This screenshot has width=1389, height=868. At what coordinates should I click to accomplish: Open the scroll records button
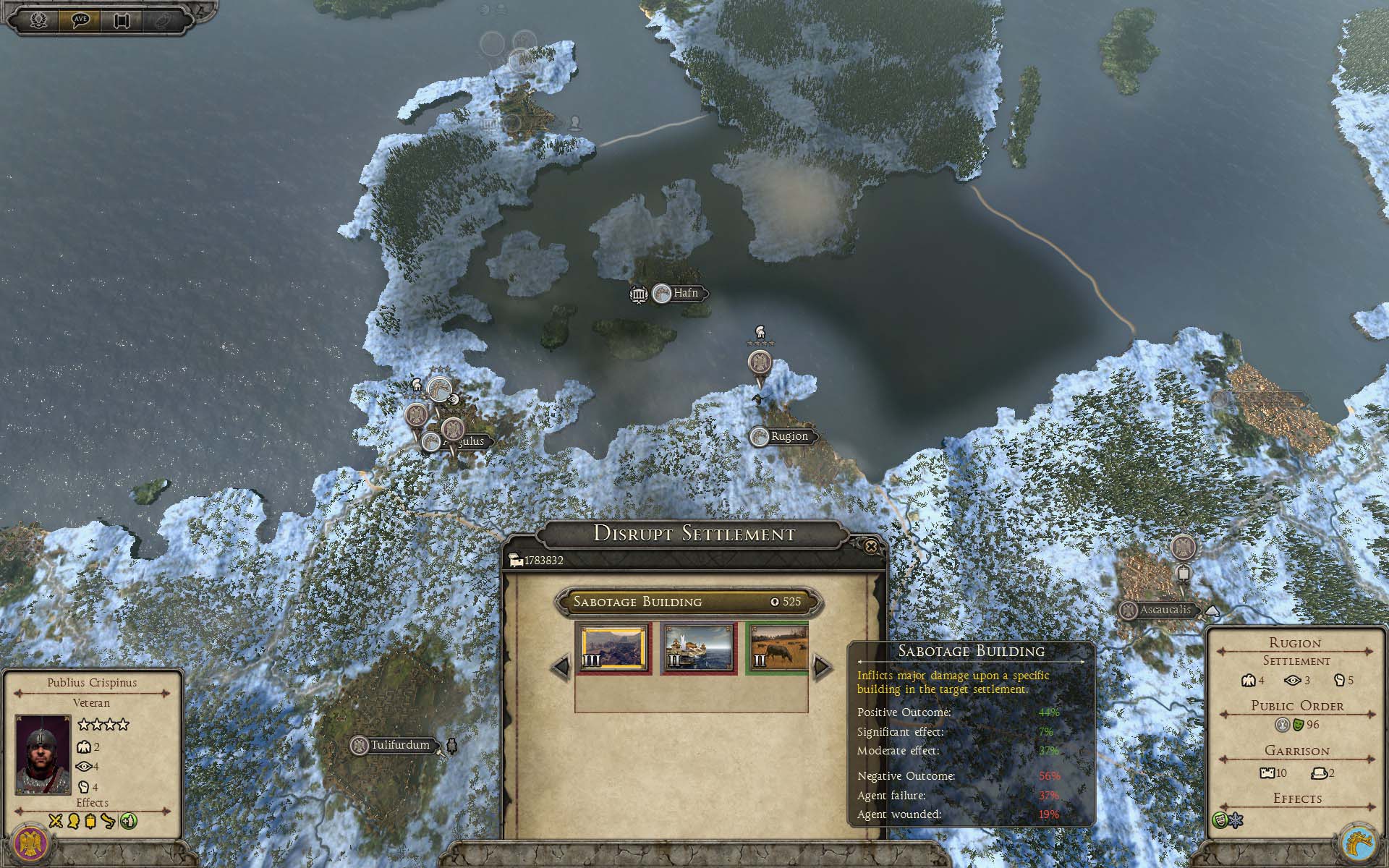pyautogui.click(x=122, y=20)
